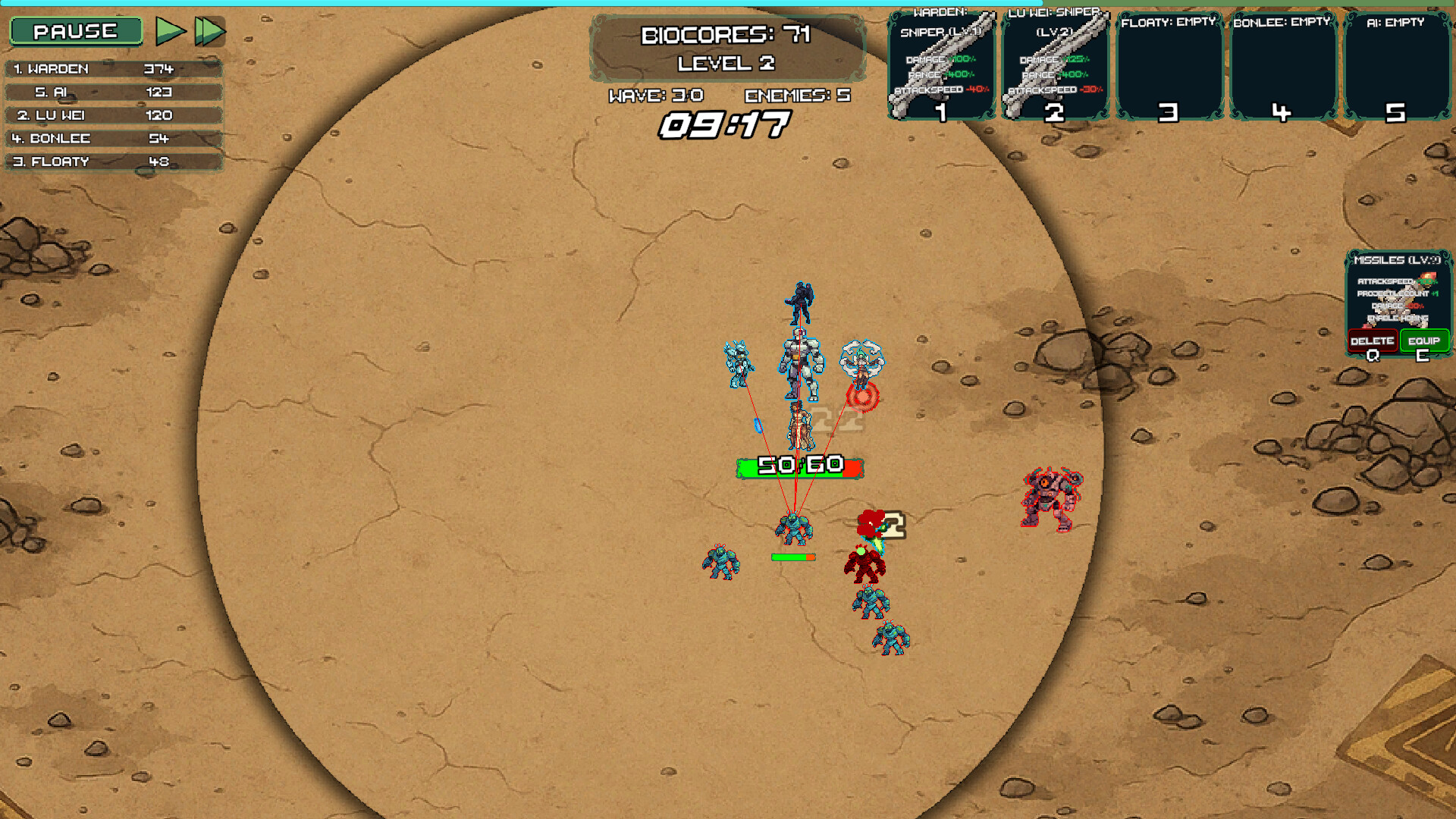Select WARDEN in the player score list
Viewport: 1456px width, 819px height.
pyautogui.click(x=114, y=68)
